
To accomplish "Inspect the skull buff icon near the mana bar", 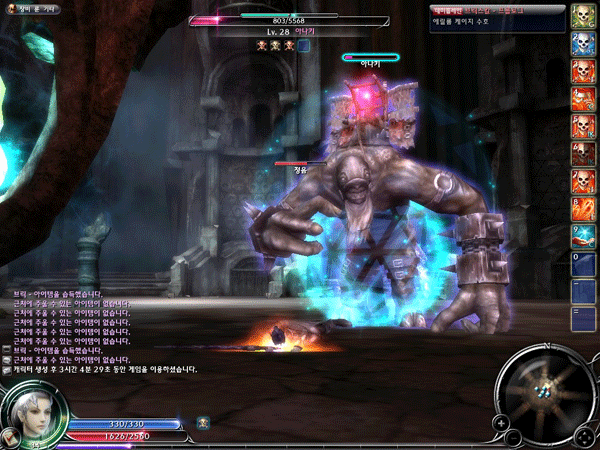I will [203, 423].
